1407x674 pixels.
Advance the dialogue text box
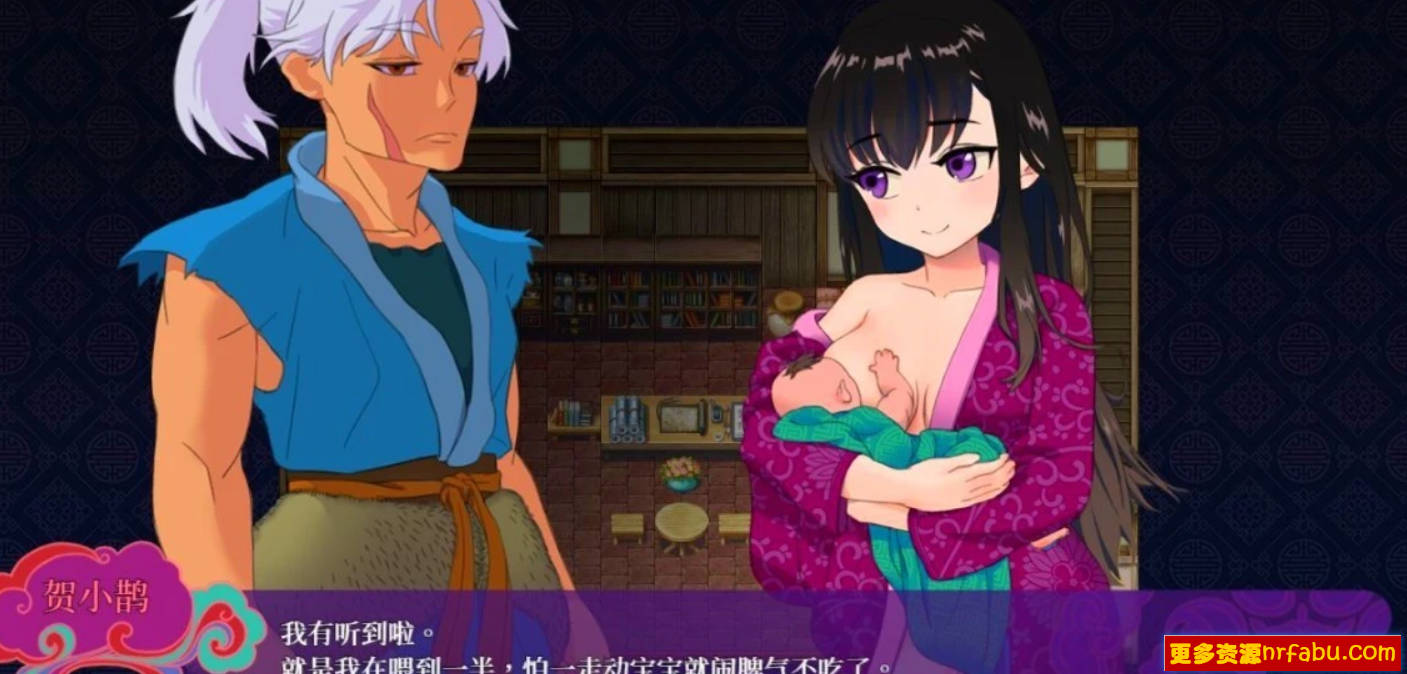(x=700, y=640)
